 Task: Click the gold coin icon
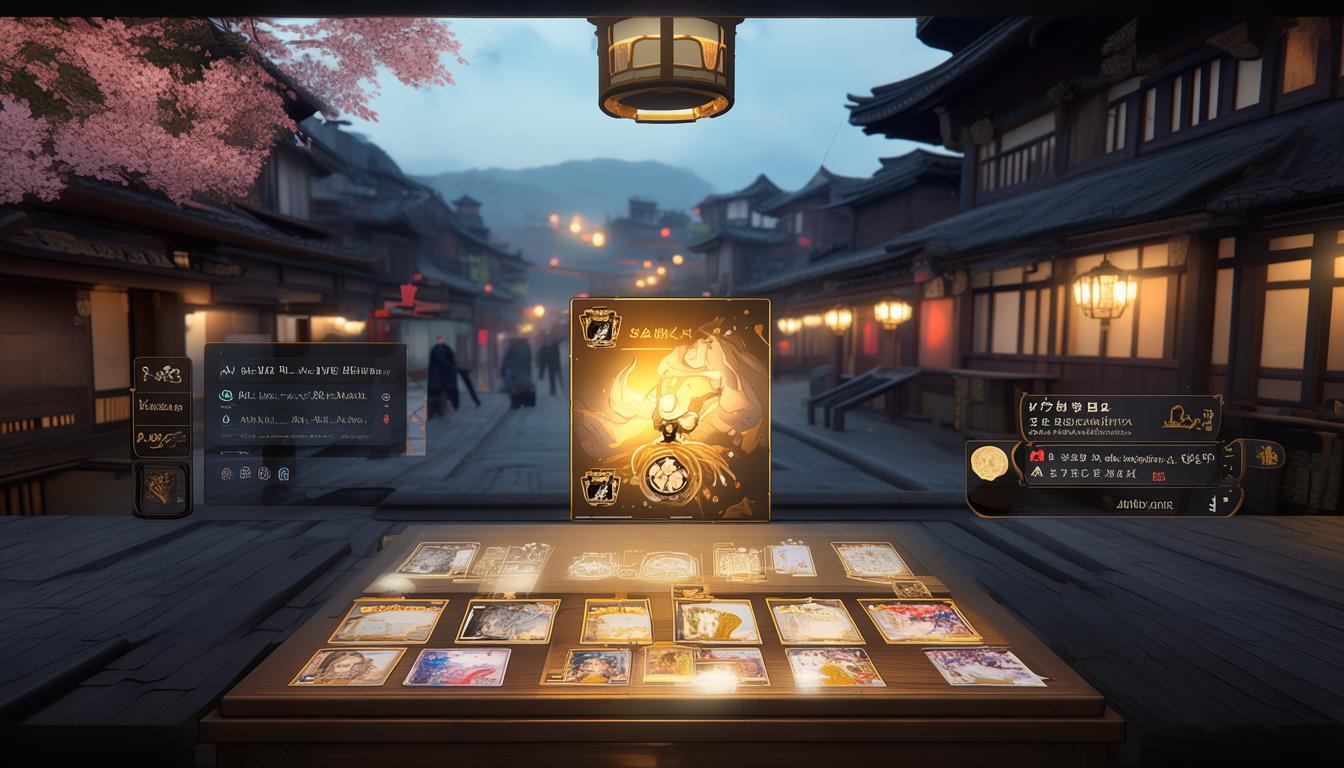point(990,462)
